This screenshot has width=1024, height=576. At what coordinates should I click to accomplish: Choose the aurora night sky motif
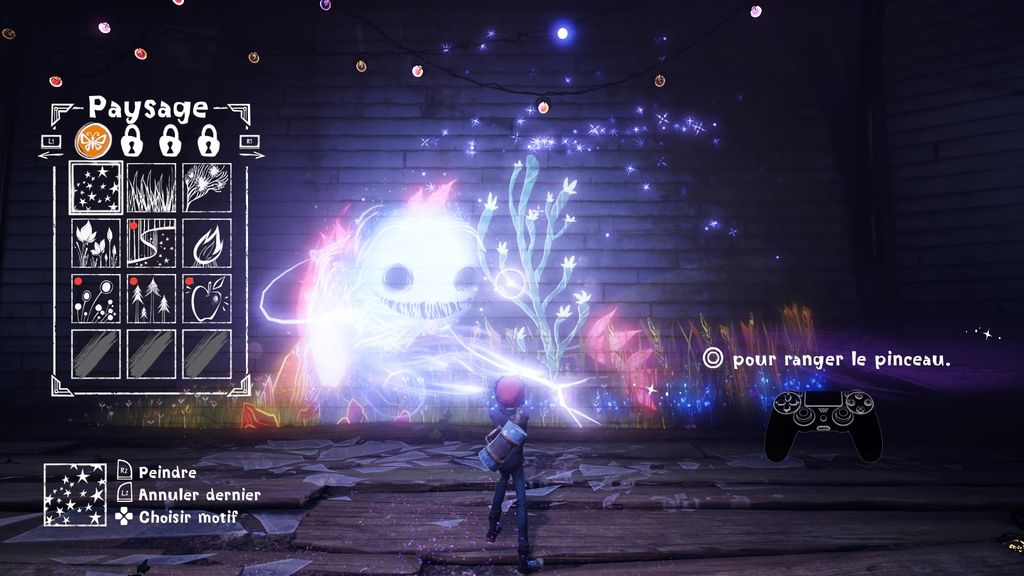point(151,243)
